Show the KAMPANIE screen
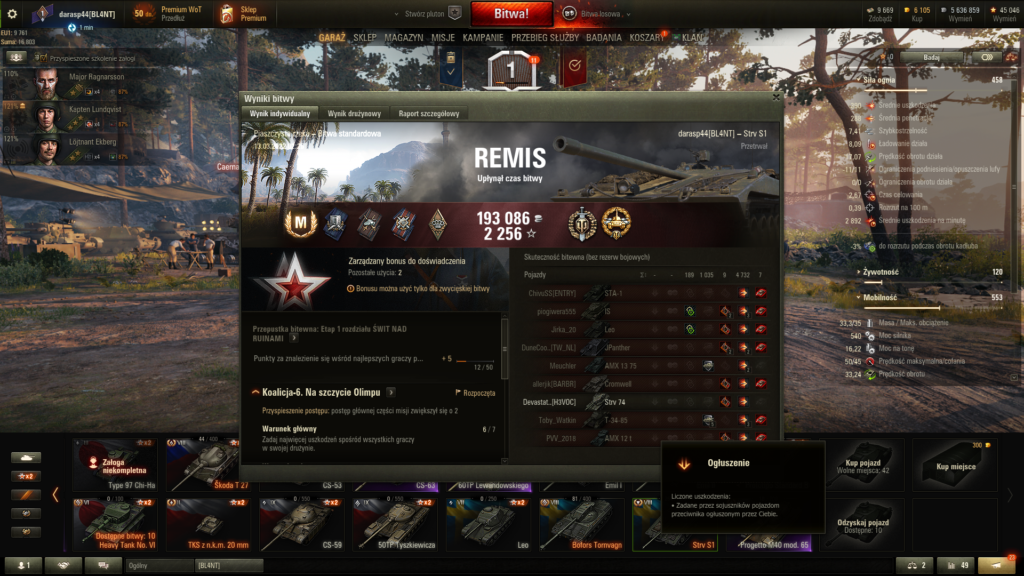1024x576 pixels. [x=483, y=37]
